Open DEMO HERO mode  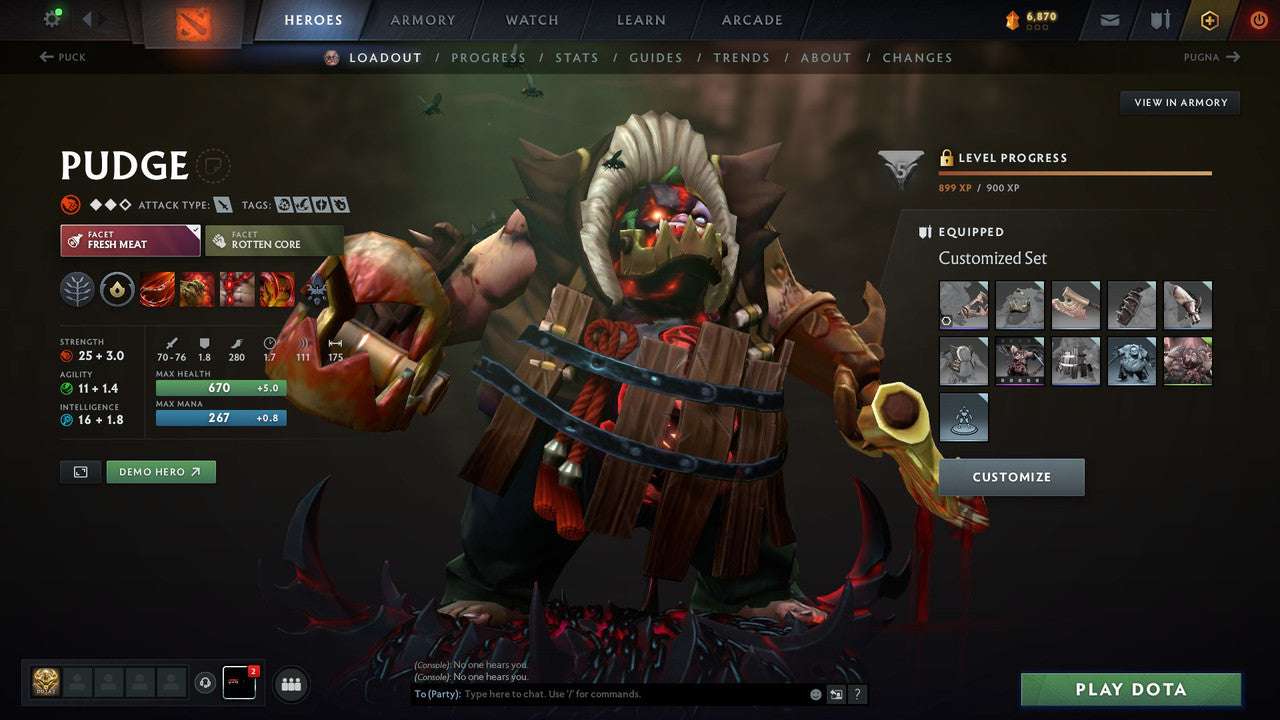160,471
